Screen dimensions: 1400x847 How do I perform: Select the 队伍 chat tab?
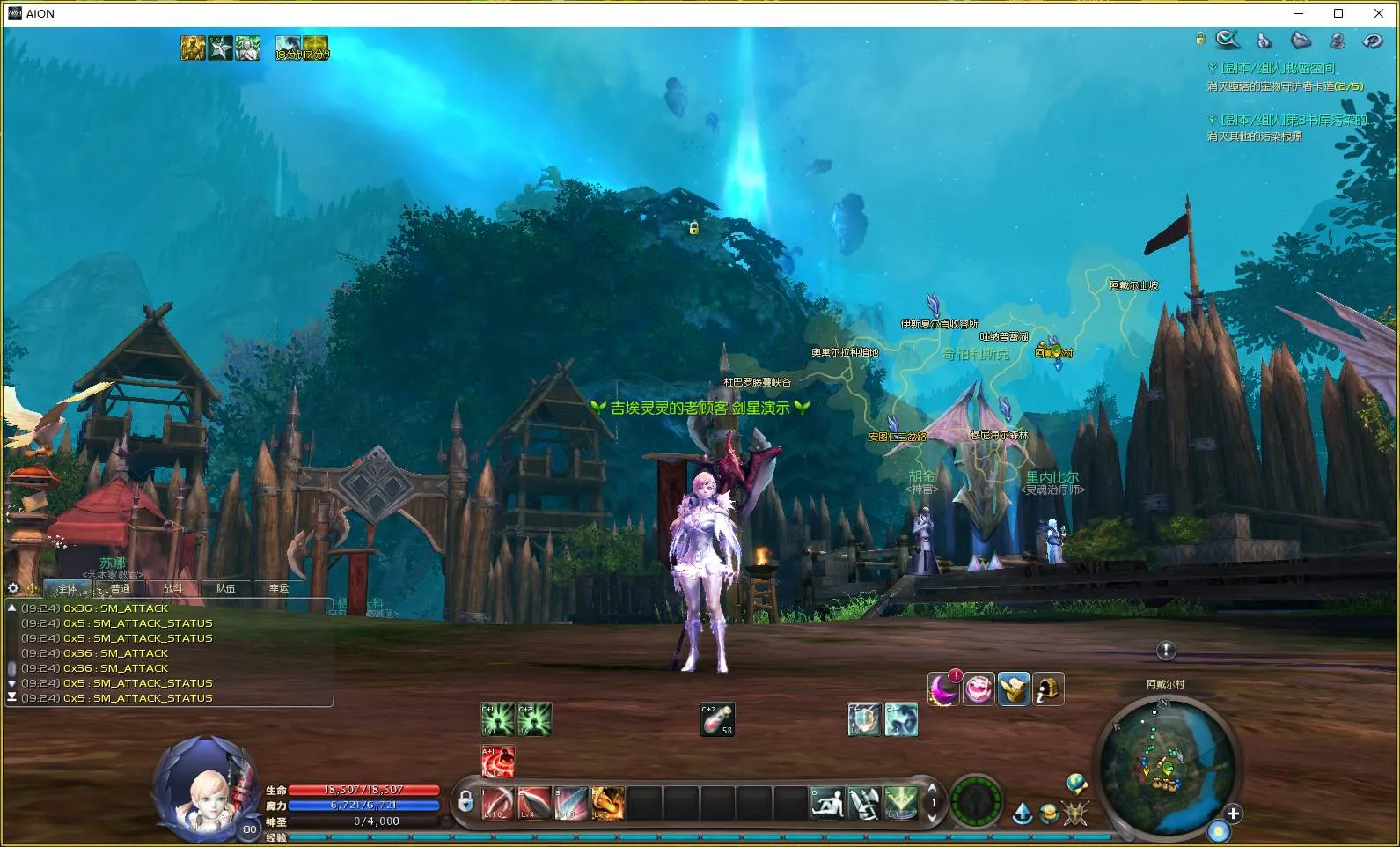pyautogui.click(x=226, y=588)
